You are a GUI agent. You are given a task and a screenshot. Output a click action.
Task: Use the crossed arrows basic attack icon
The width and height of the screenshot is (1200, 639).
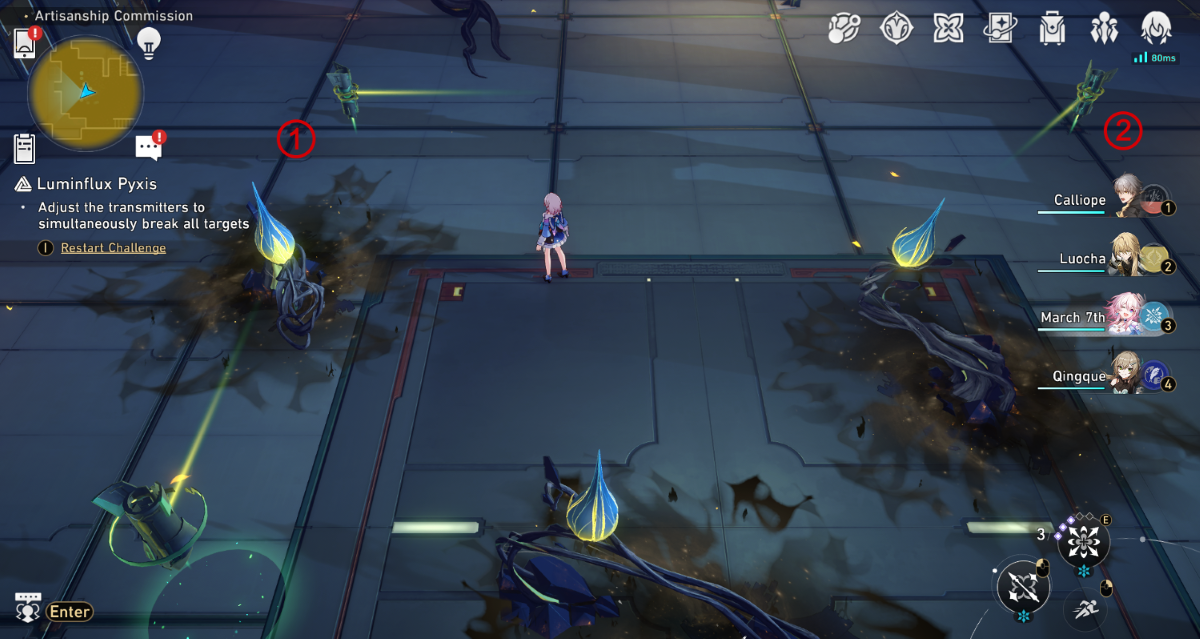pyautogui.click(x=1022, y=587)
